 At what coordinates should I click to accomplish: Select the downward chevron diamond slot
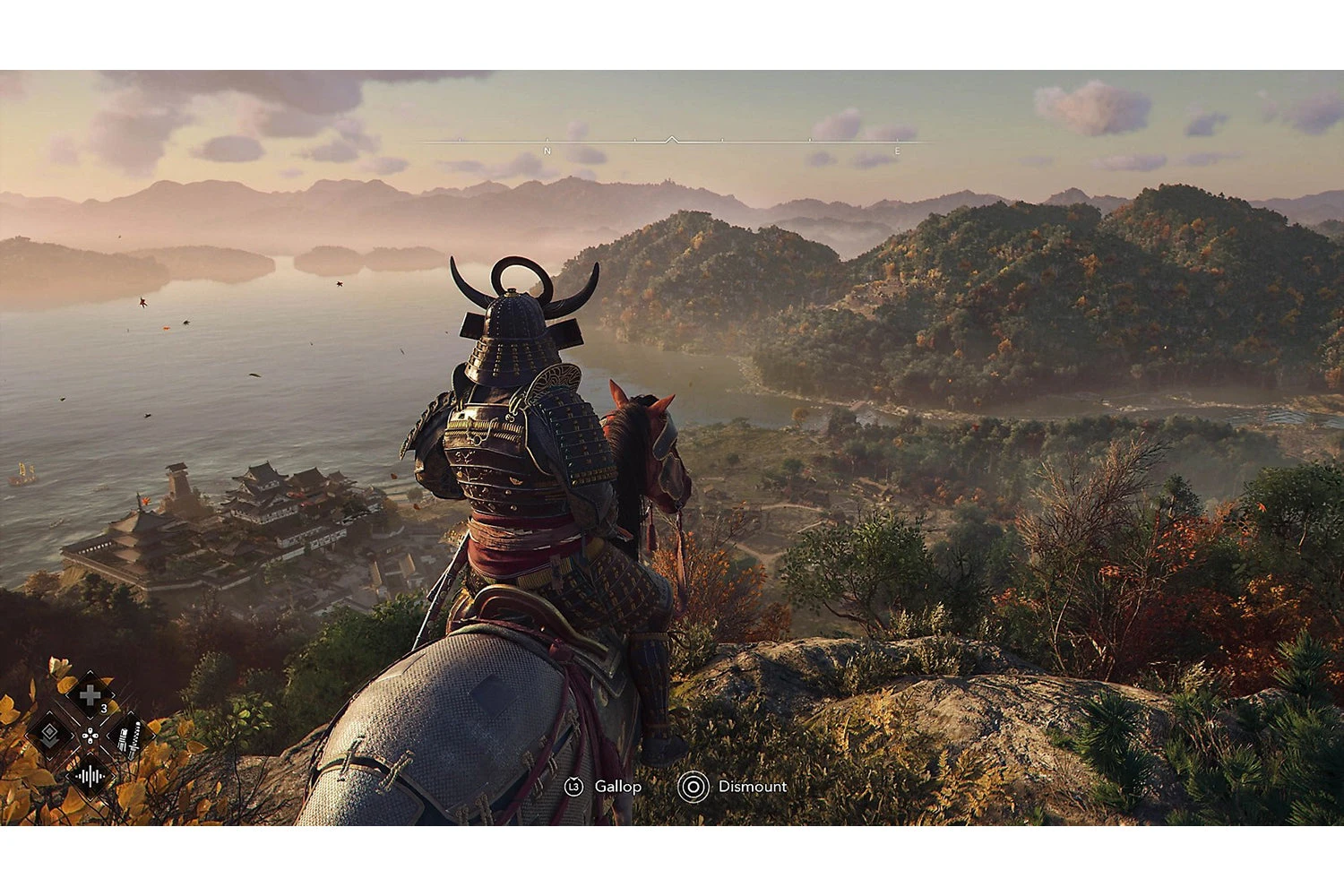click(x=49, y=736)
